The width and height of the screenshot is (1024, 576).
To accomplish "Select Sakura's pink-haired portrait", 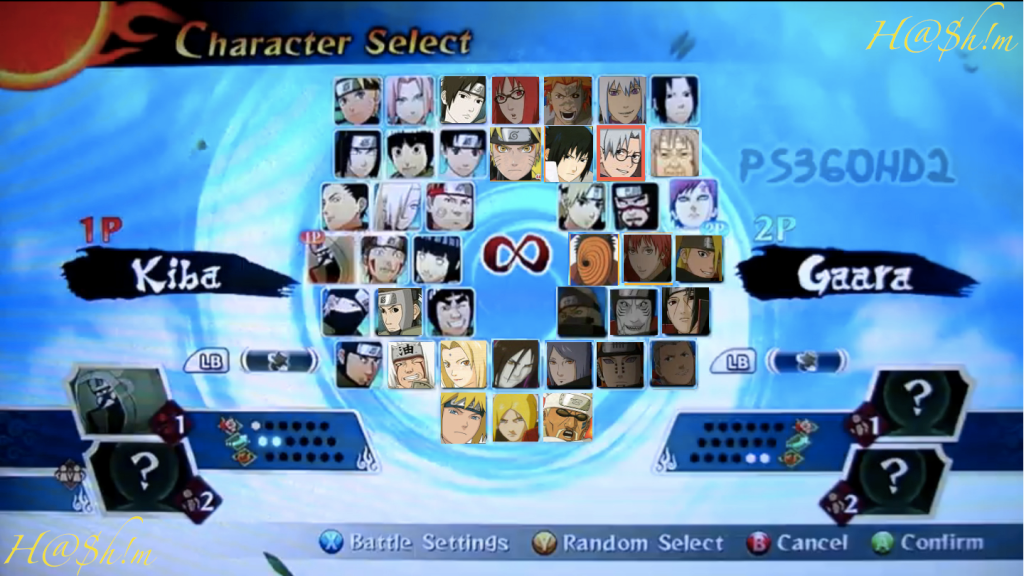I will click(409, 100).
